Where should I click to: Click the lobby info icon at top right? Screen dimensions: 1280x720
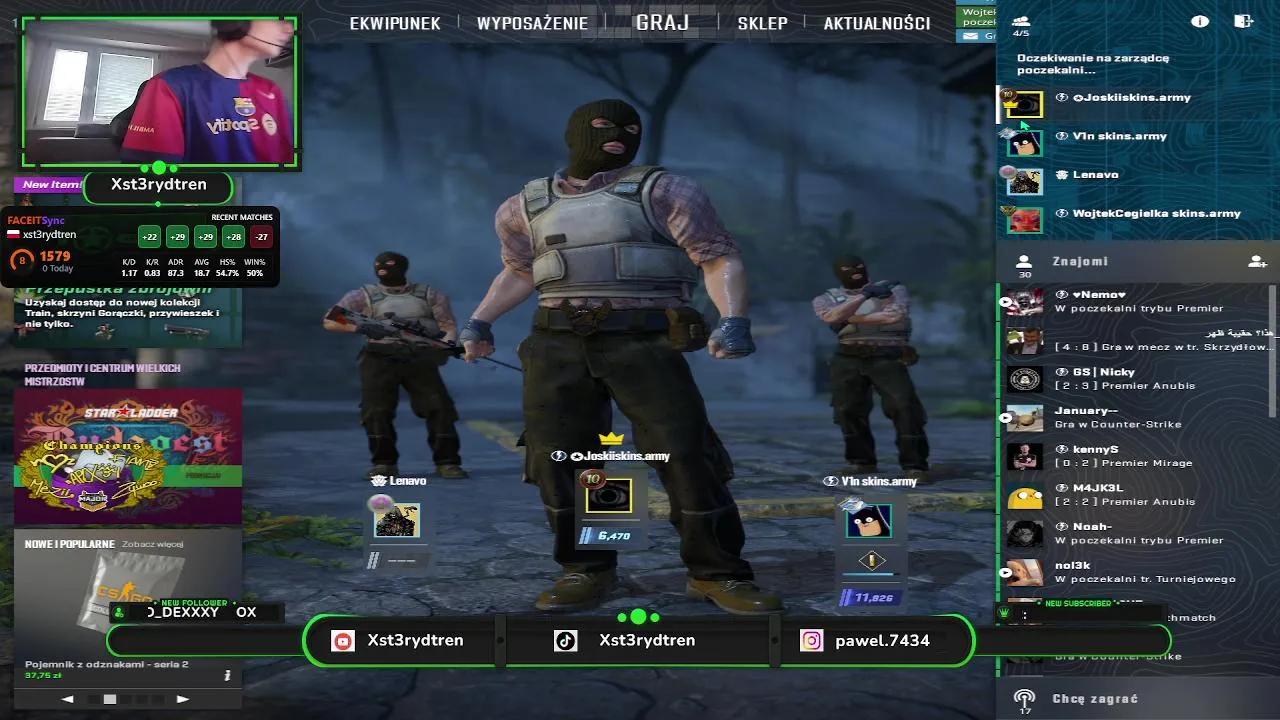[1199, 20]
